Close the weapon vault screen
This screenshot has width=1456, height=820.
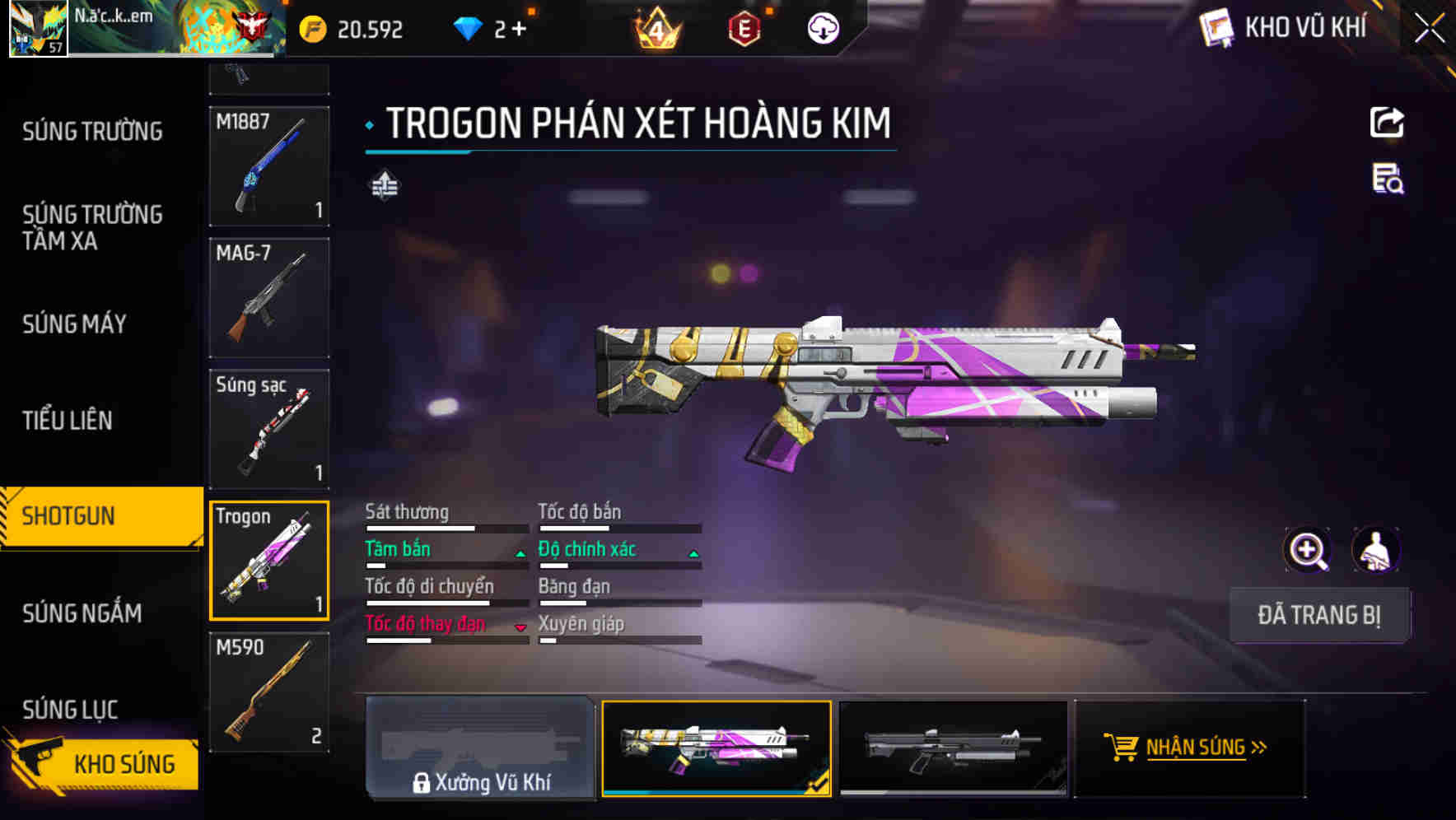[1430, 29]
